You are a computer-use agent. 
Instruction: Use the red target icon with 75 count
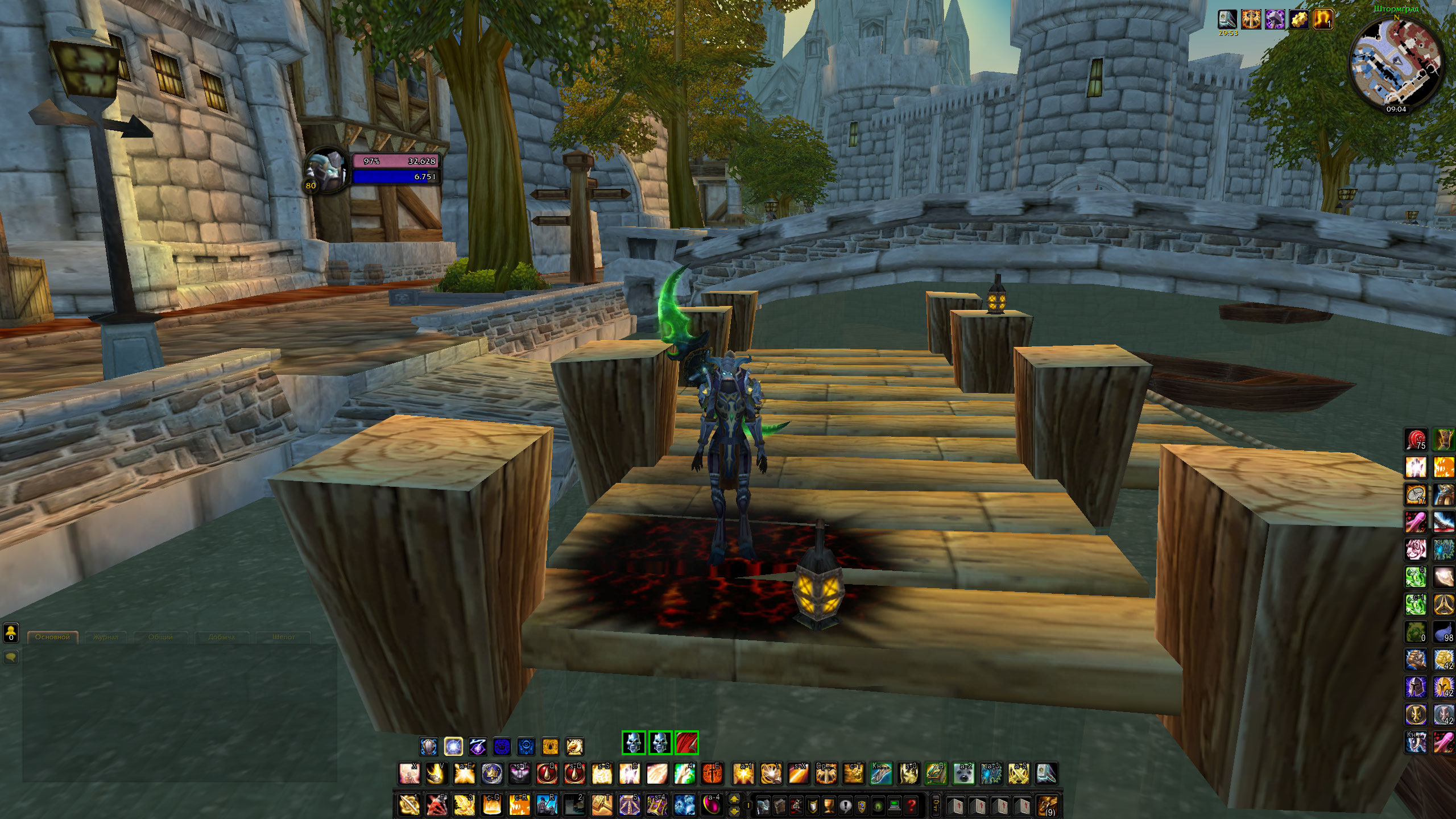(x=1416, y=440)
